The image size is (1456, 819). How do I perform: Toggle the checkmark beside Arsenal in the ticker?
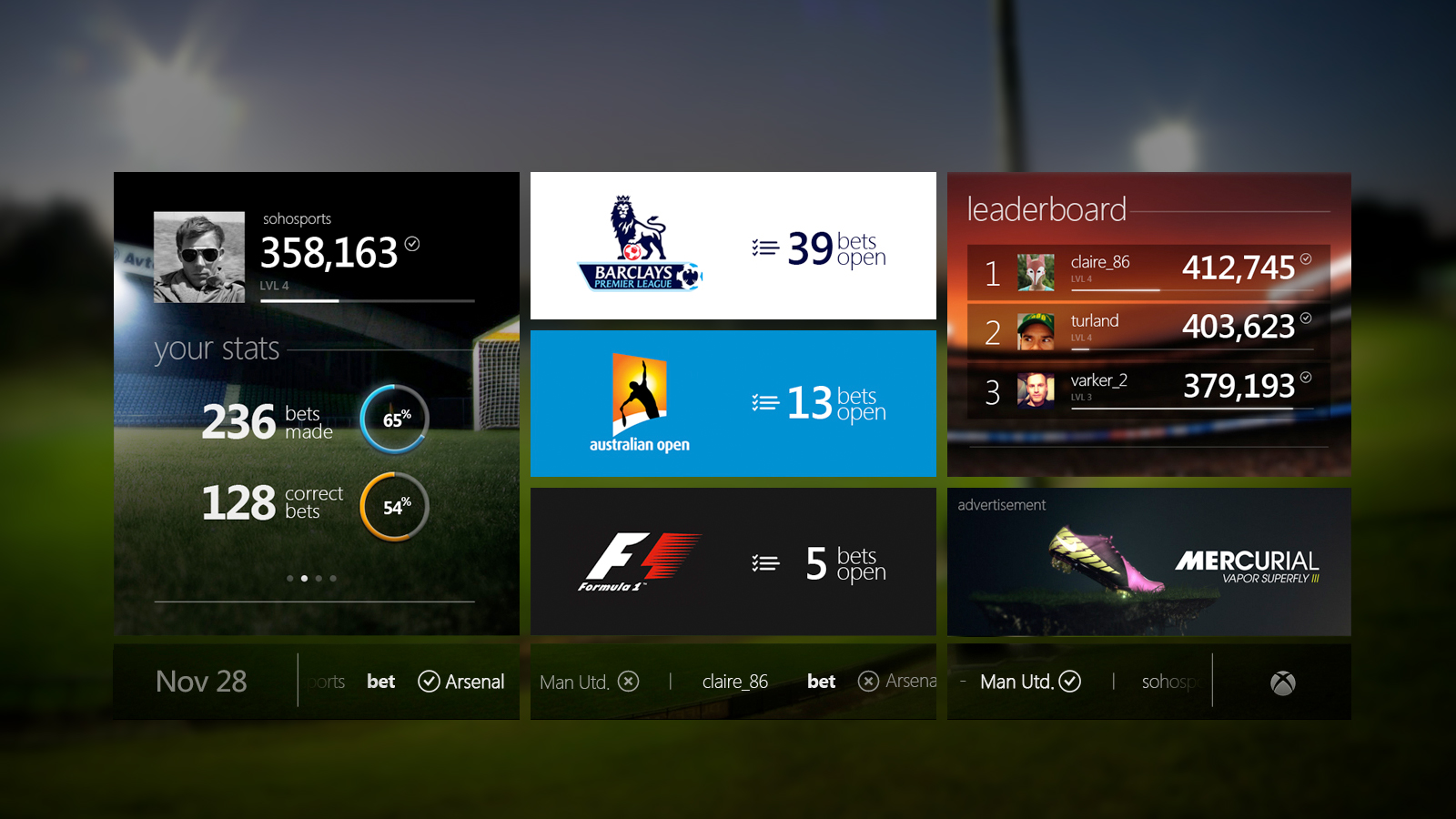(428, 681)
